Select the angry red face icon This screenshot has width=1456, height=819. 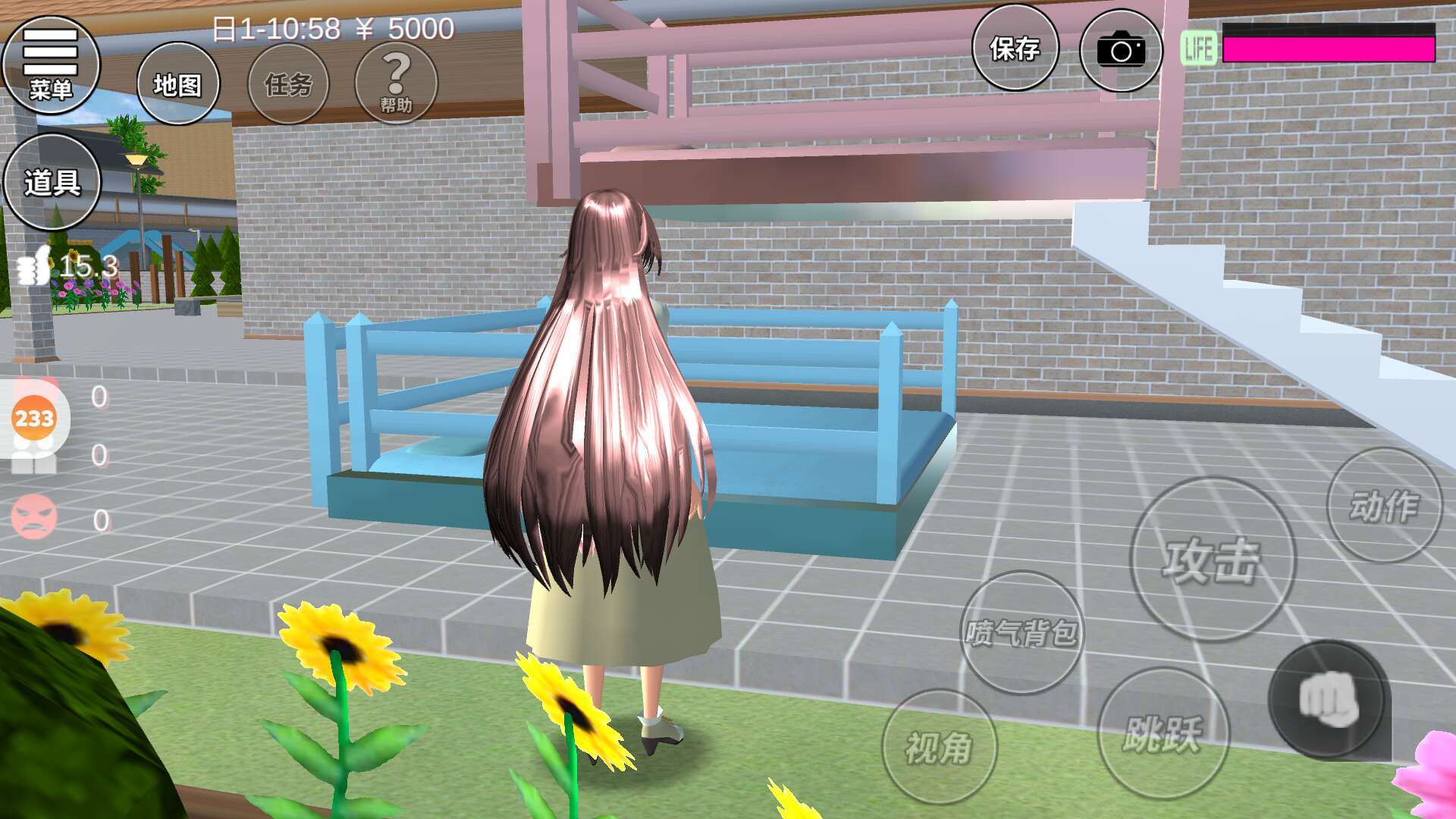(34, 517)
